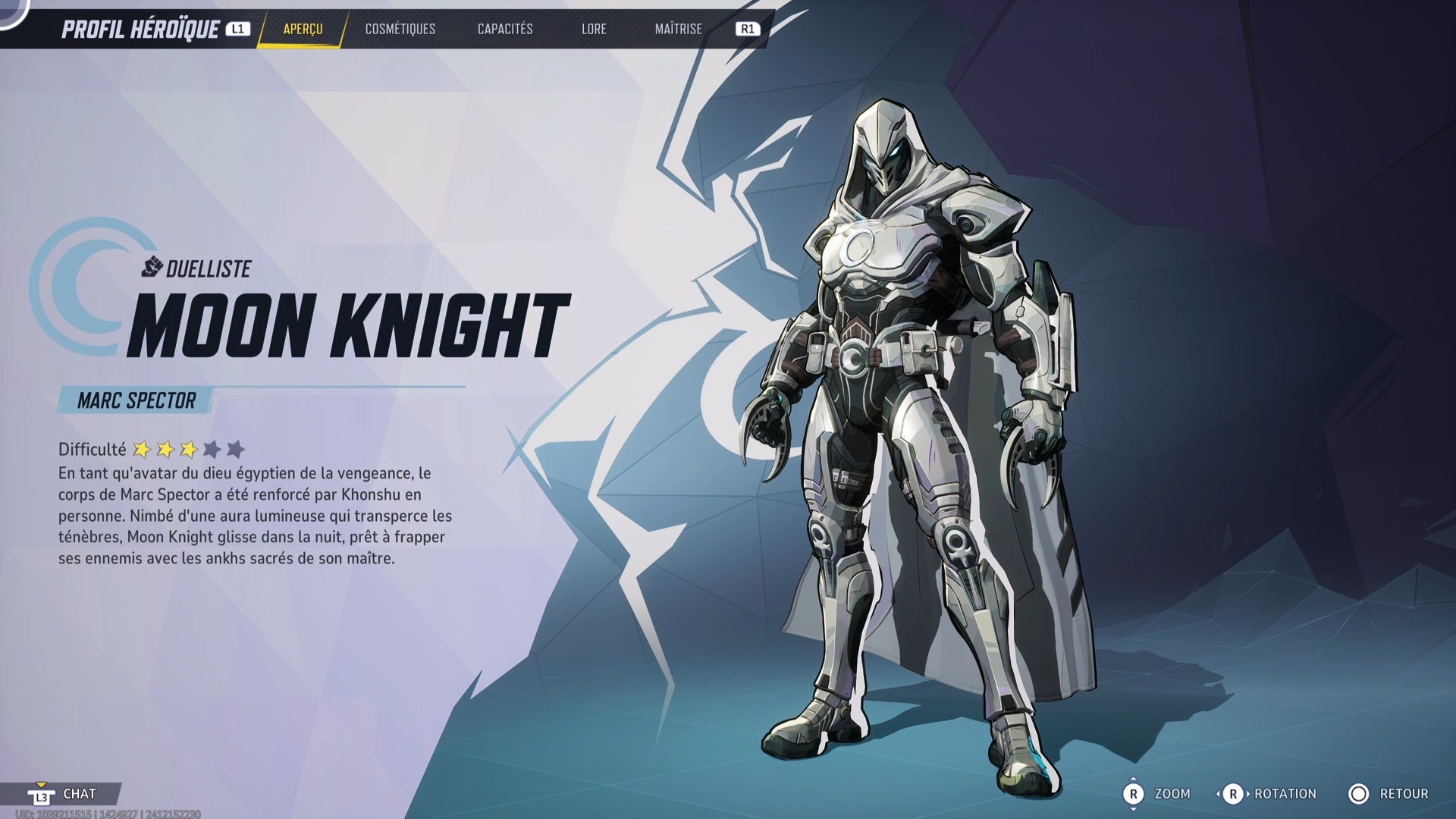Open the CAPACITÉS tab
Viewport: 1456px width, 819px height.
505,30
